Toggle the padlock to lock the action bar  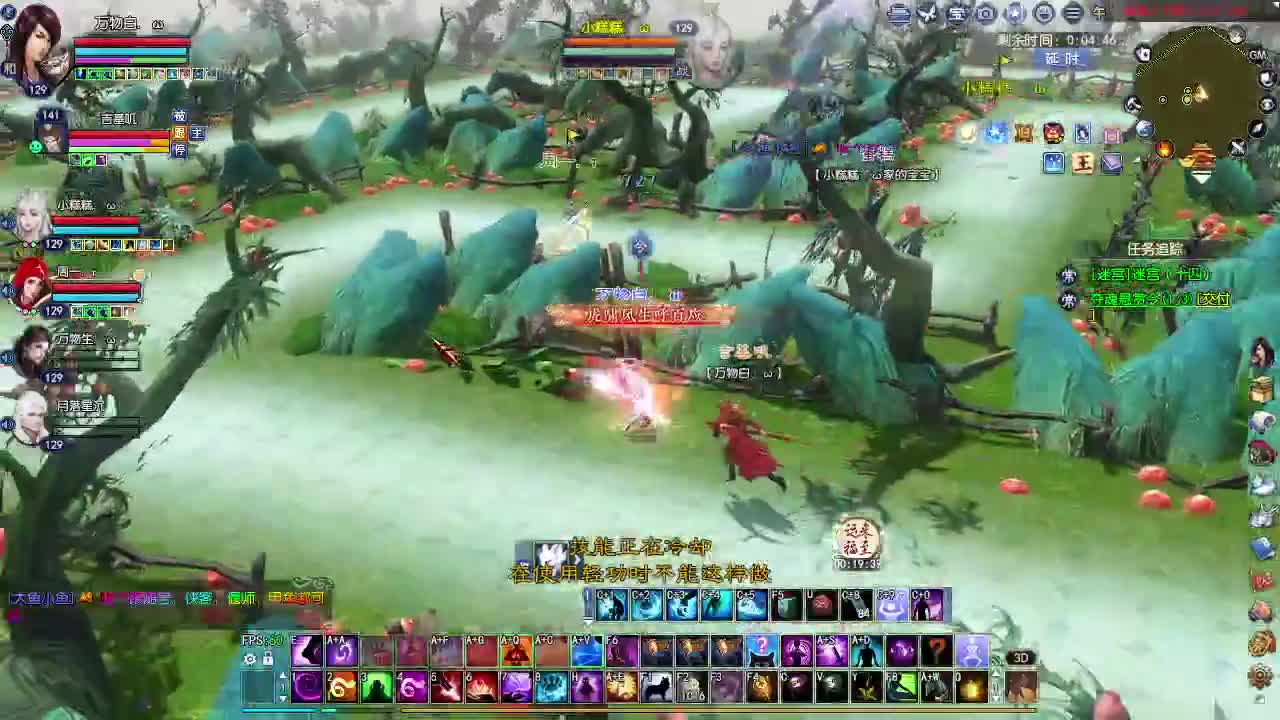click(267, 658)
